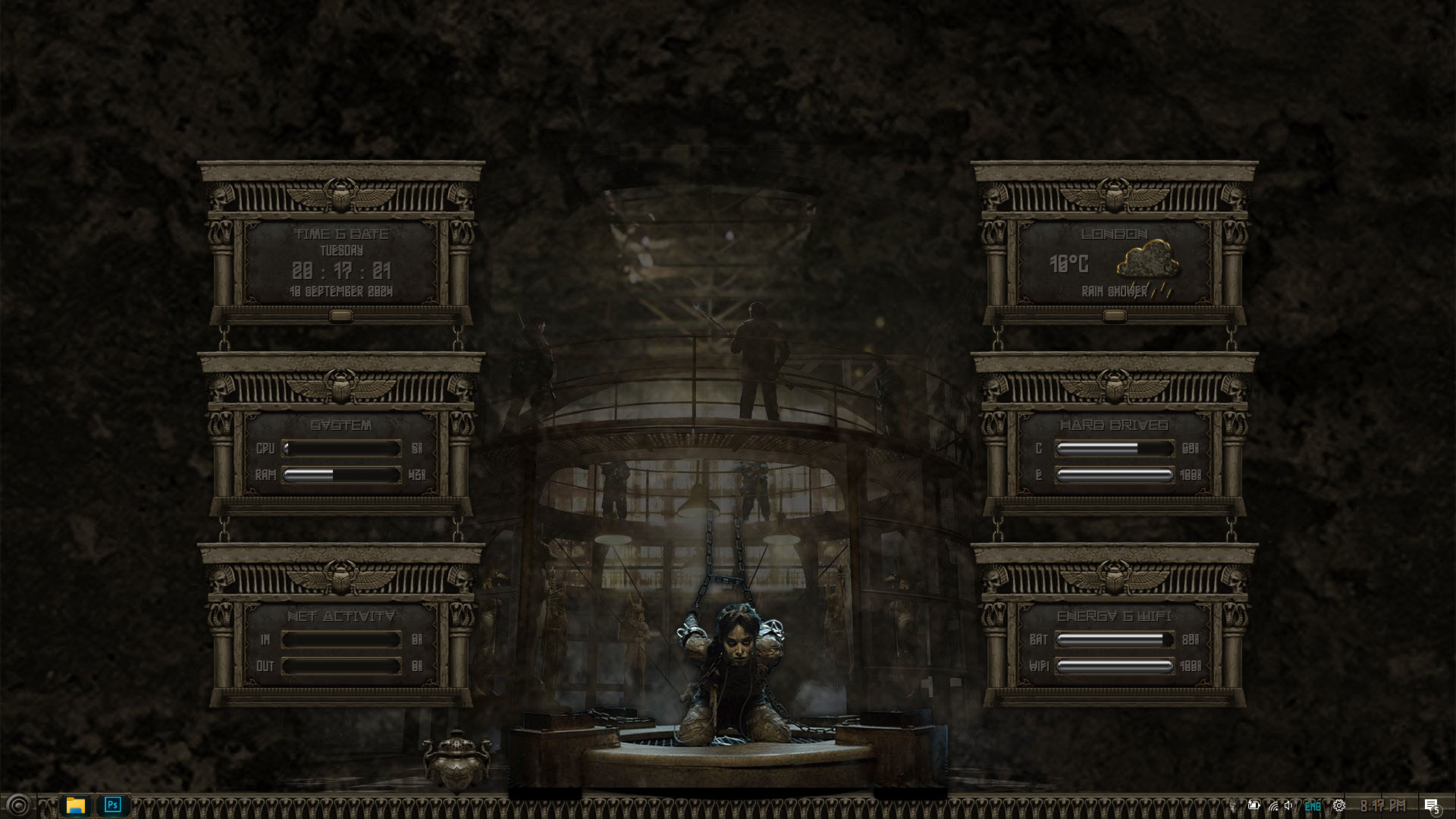Switch the ENG input language indicator
1456x819 pixels.
coord(1313,806)
